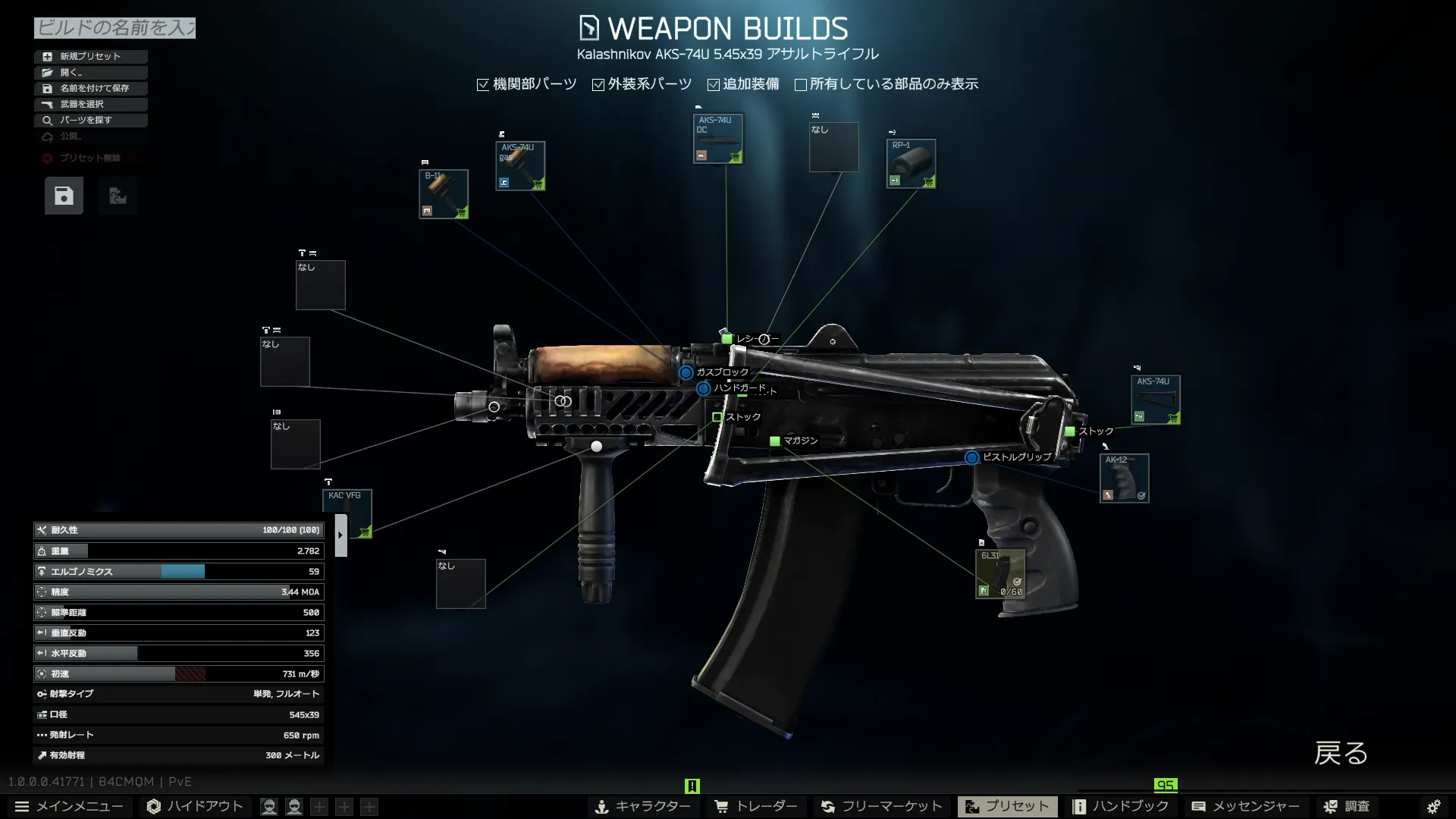1456x819 pixels.
Task: Enable show owned parts only checkbox
Action: click(x=801, y=85)
